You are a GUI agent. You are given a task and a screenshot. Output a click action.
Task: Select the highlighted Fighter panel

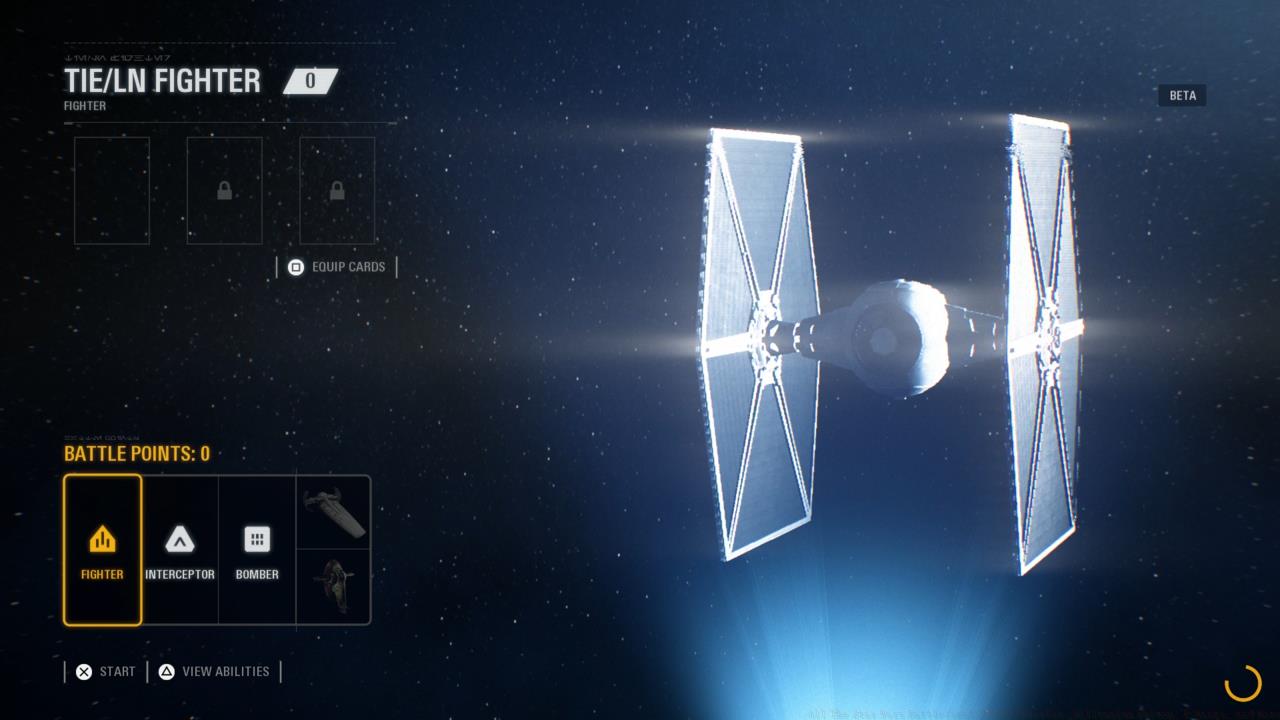click(x=102, y=550)
